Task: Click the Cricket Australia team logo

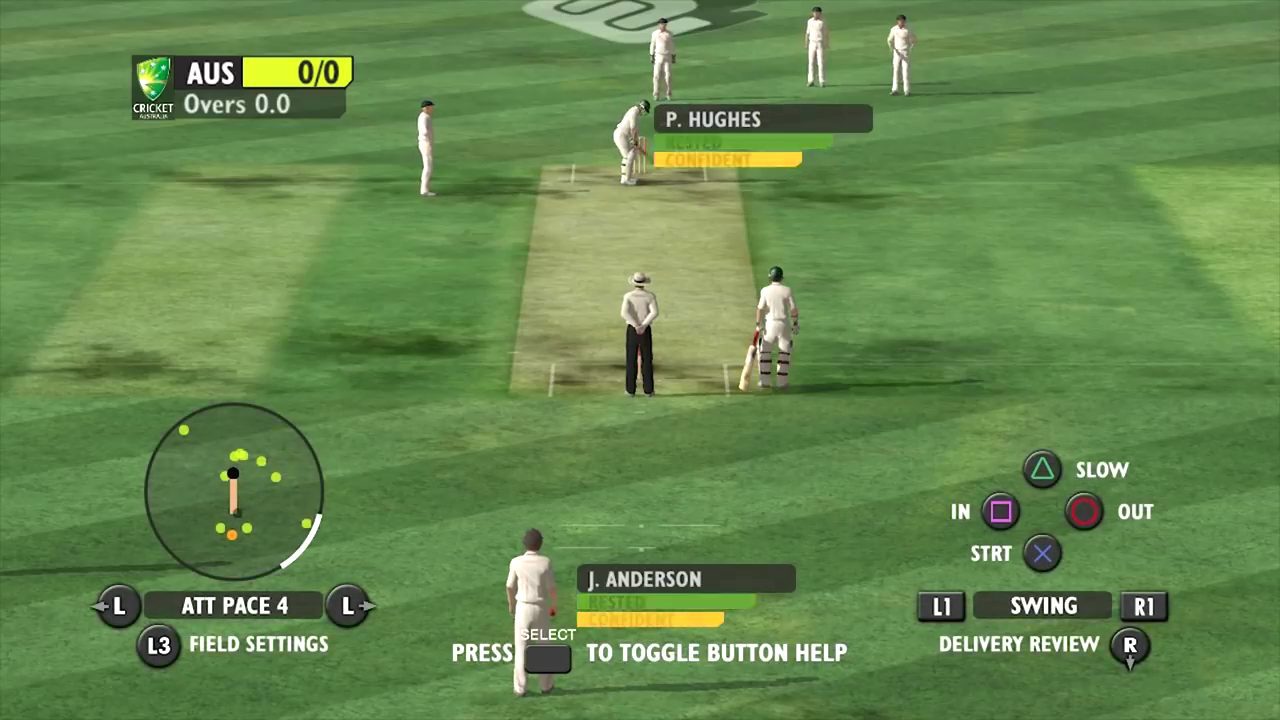Action: 152,87
